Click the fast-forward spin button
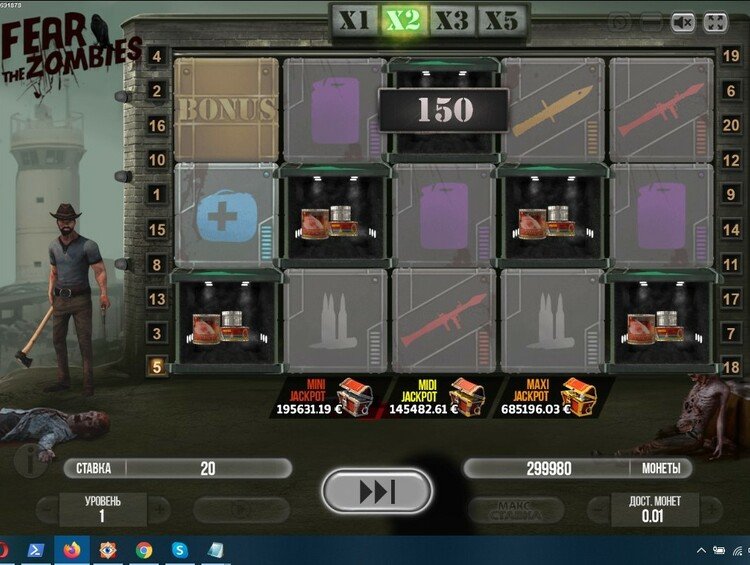 (377, 492)
